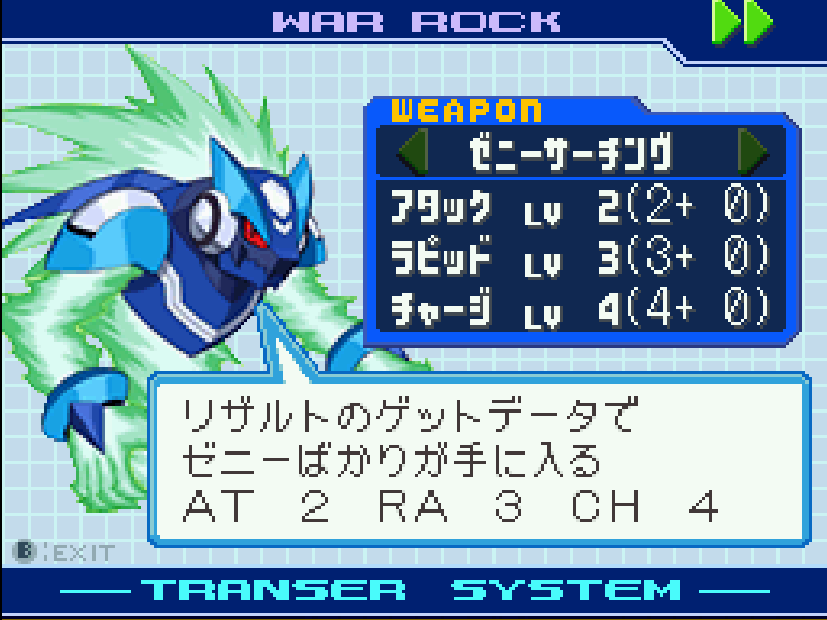Click the green double-arrow next page icon
Image resolution: width=827 pixels, height=620 pixels.
tap(741, 21)
